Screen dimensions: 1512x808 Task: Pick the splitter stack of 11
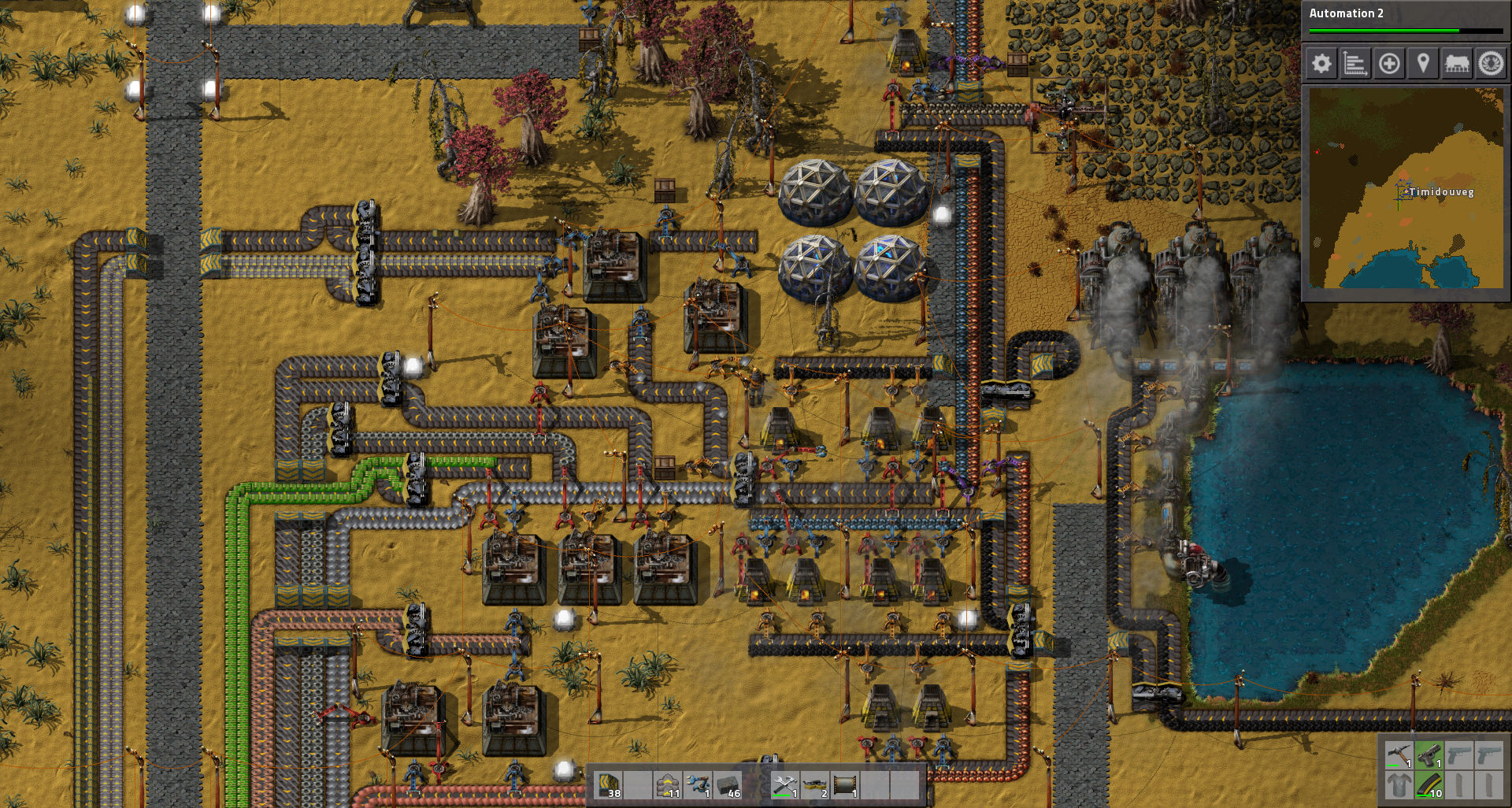pos(669,785)
